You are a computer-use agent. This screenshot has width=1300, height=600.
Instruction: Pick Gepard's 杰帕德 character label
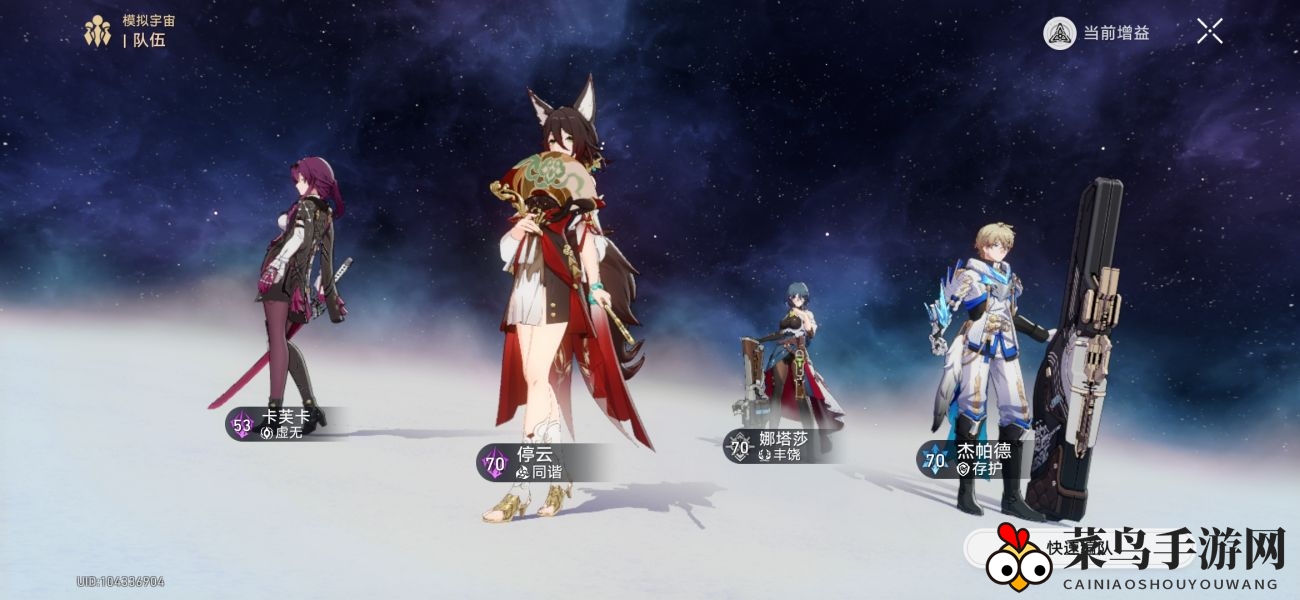tap(970, 459)
